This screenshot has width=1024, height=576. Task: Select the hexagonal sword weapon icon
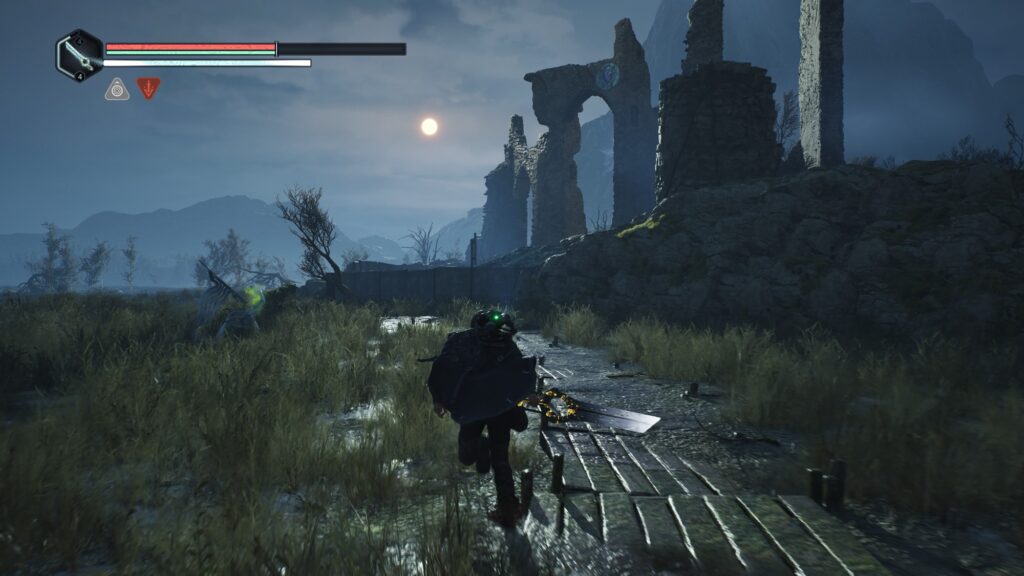click(x=79, y=55)
